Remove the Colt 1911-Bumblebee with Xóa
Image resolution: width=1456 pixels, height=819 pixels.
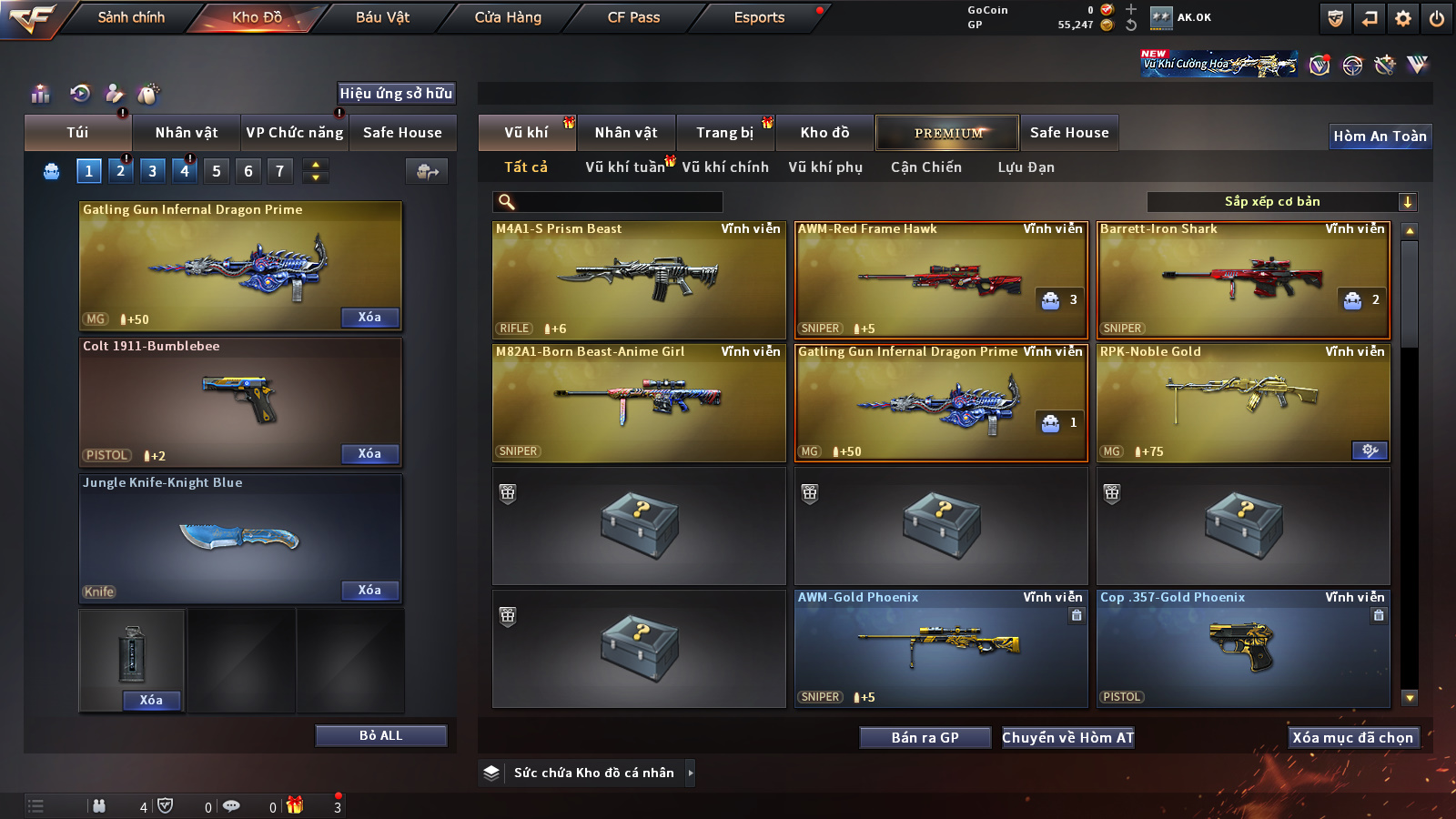tap(369, 454)
